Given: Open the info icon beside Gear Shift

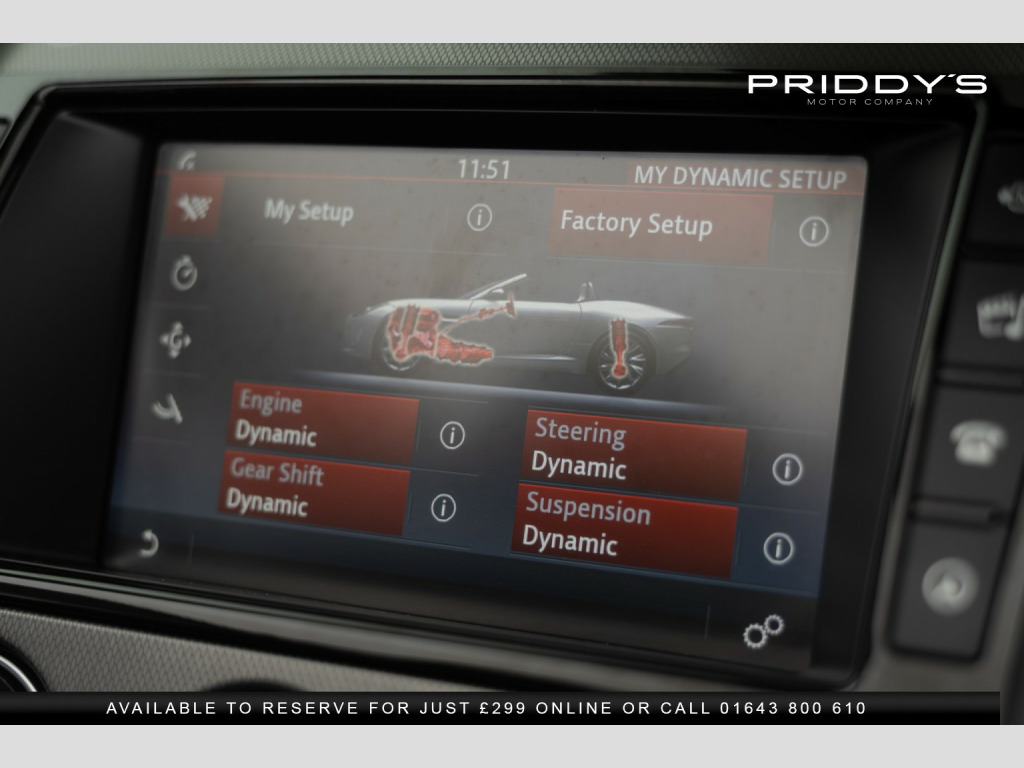Looking at the screenshot, I should 443,507.
